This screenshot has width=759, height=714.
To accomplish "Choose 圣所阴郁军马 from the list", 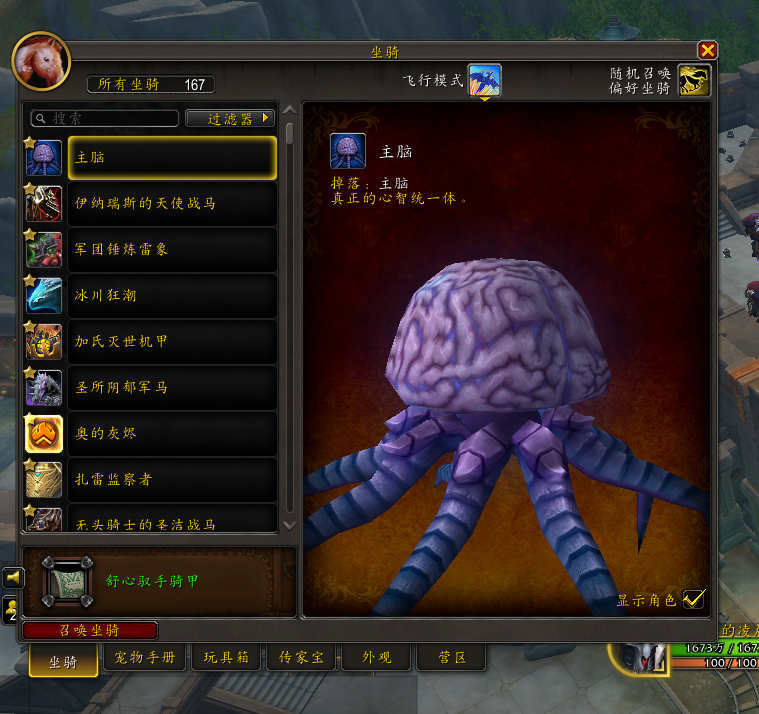I will click(x=172, y=387).
